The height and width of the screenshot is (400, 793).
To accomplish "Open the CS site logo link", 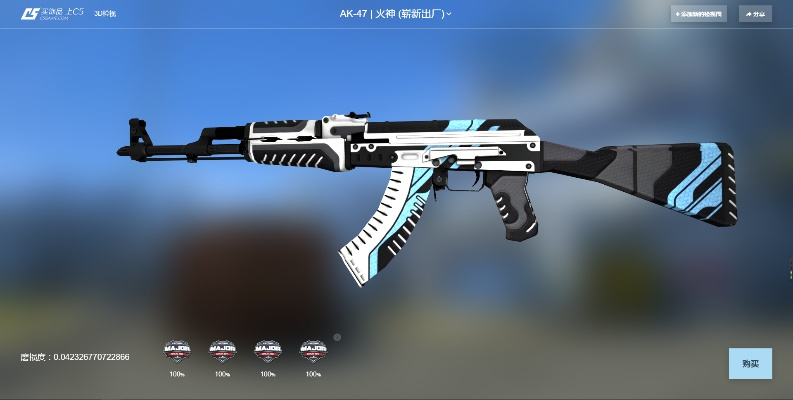I will click(x=52, y=14).
